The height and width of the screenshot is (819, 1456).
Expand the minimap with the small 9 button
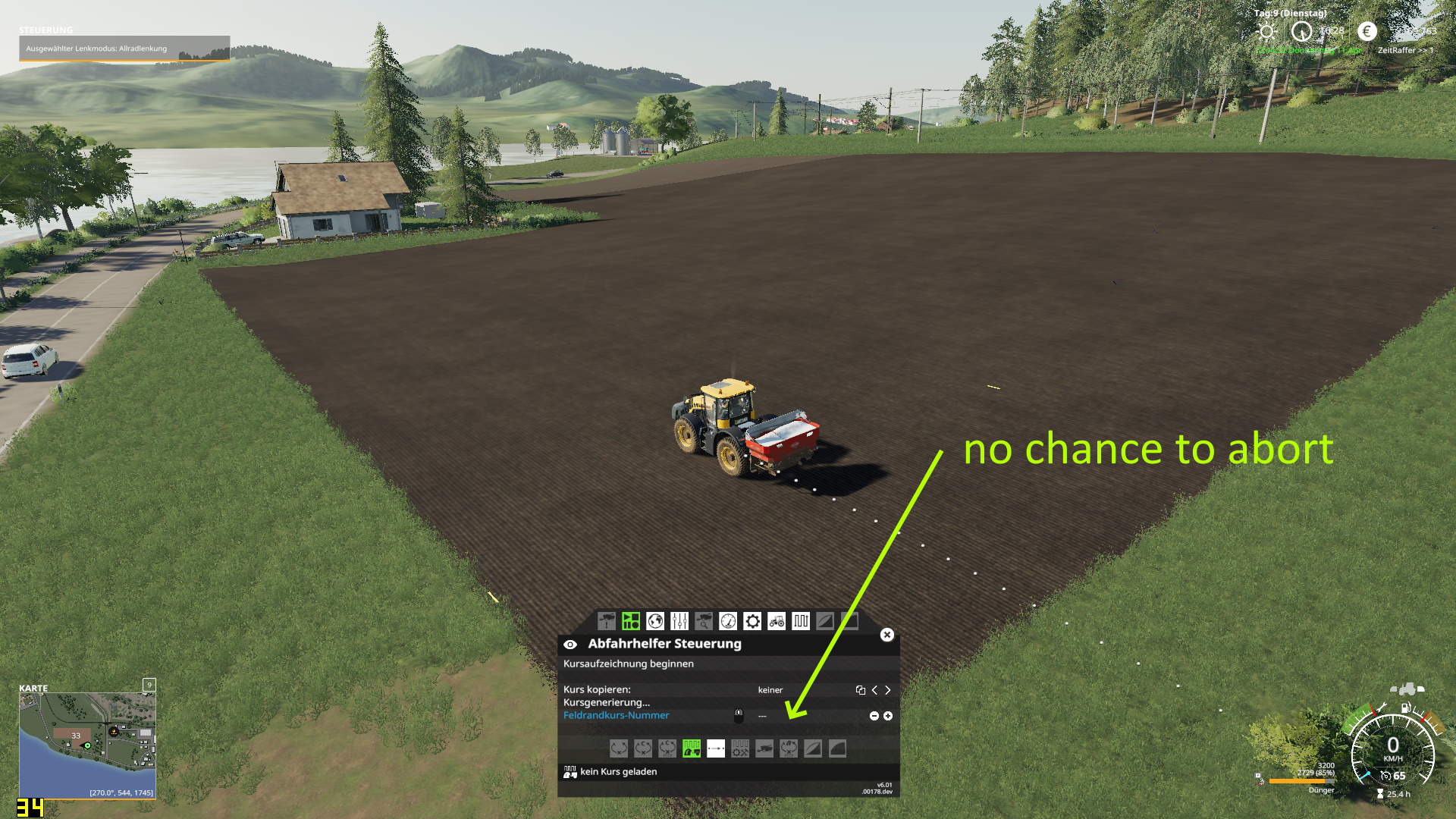point(149,685)
